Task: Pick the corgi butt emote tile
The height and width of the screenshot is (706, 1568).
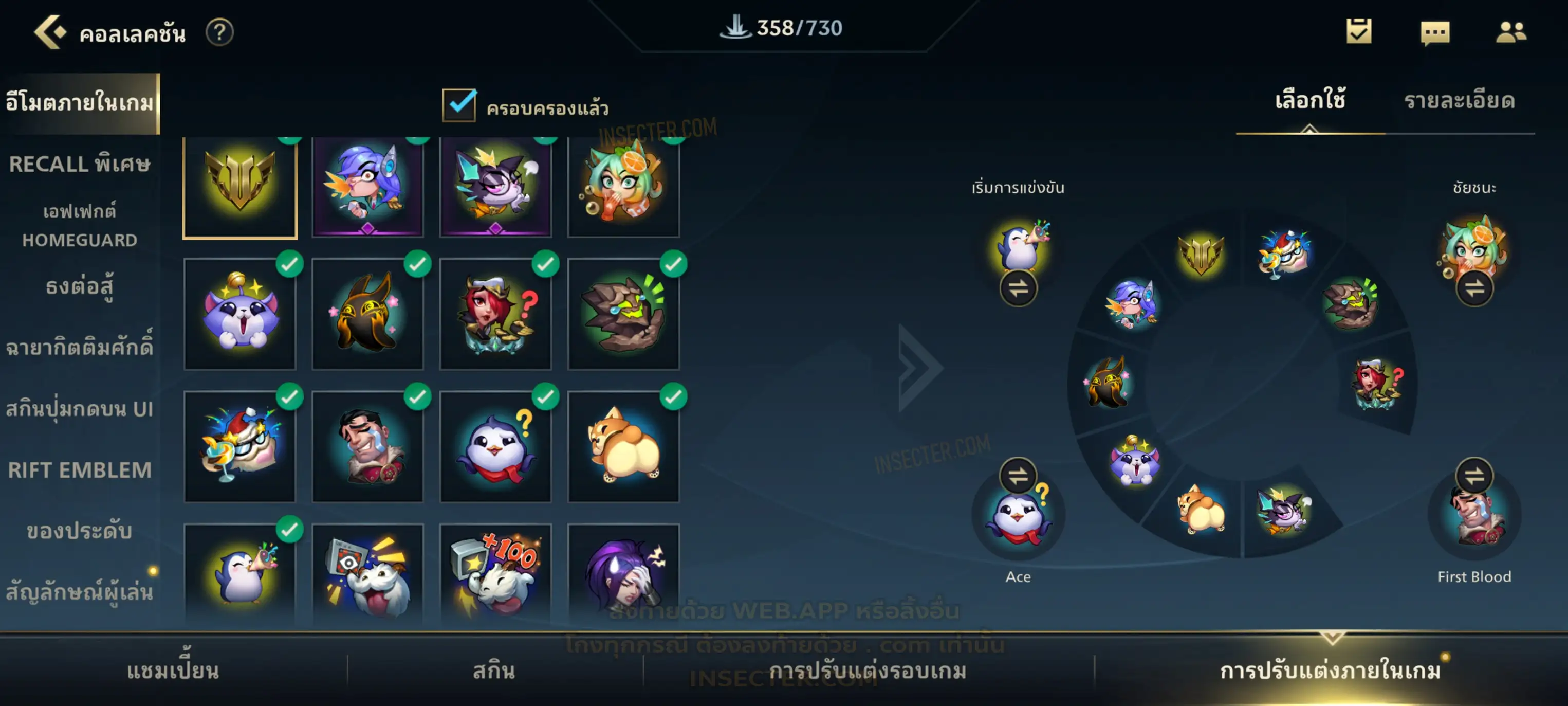Action: 623,446
